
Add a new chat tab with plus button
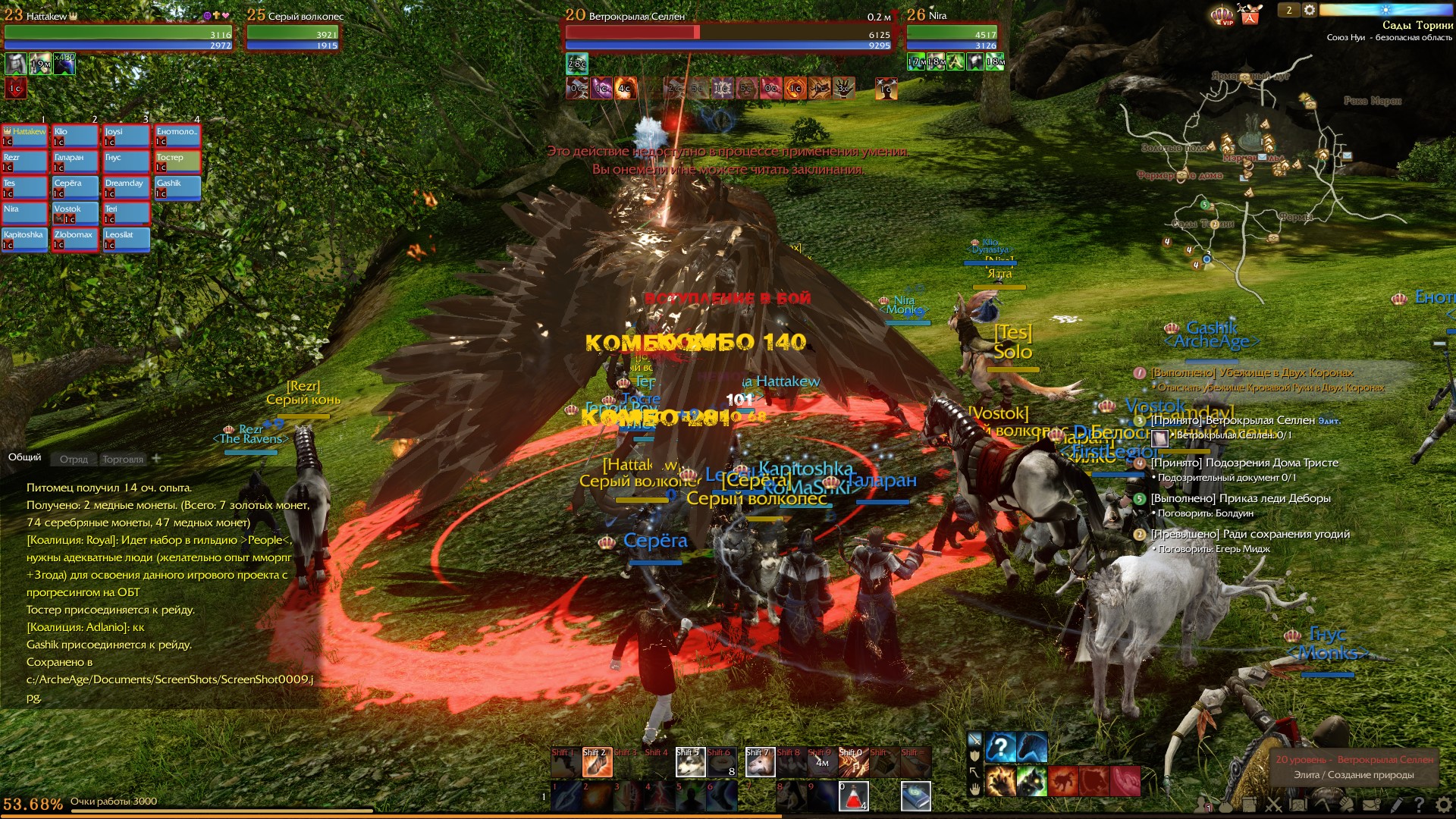(x=156, y=458)
